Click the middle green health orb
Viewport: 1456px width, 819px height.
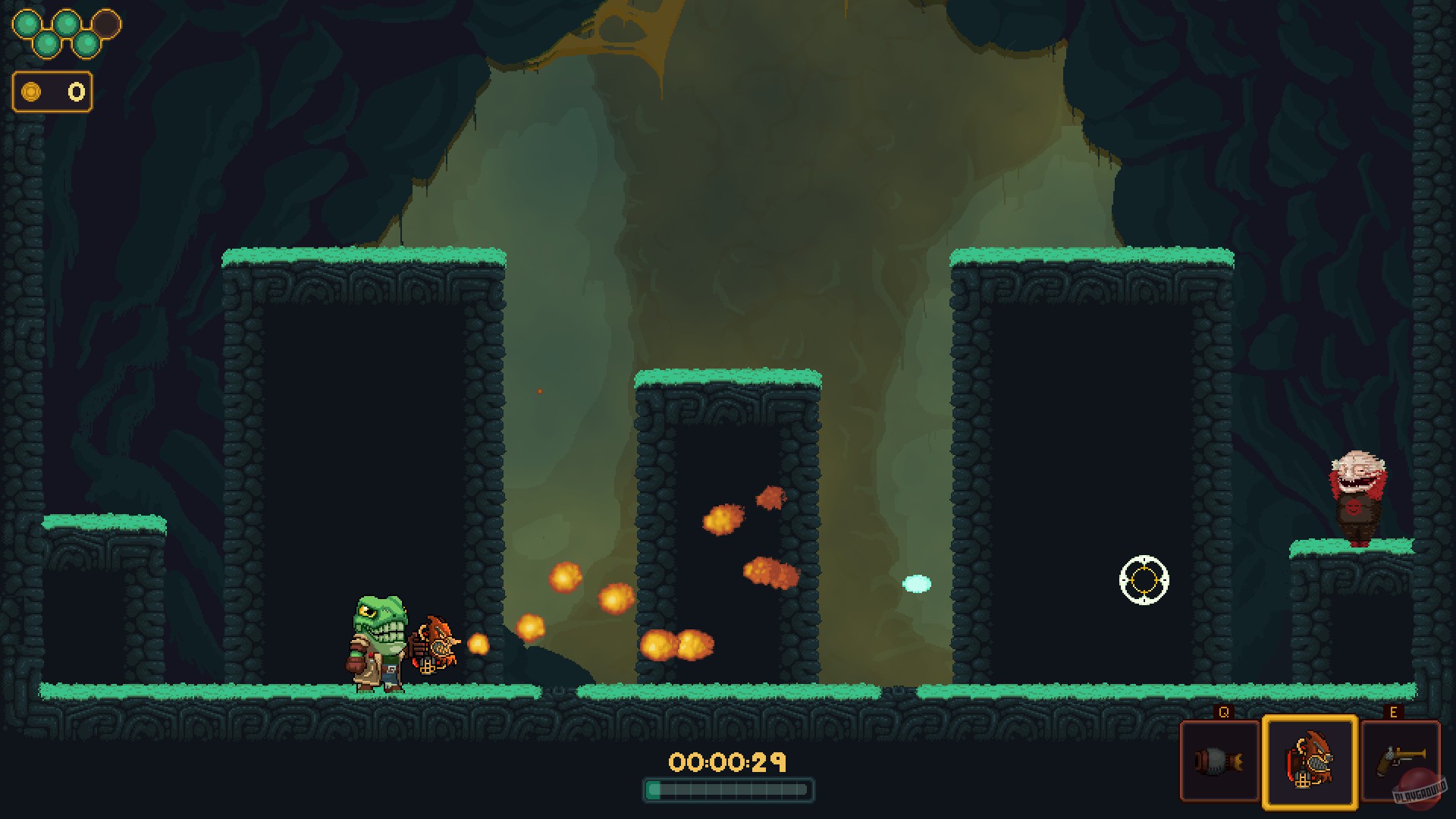67,23
